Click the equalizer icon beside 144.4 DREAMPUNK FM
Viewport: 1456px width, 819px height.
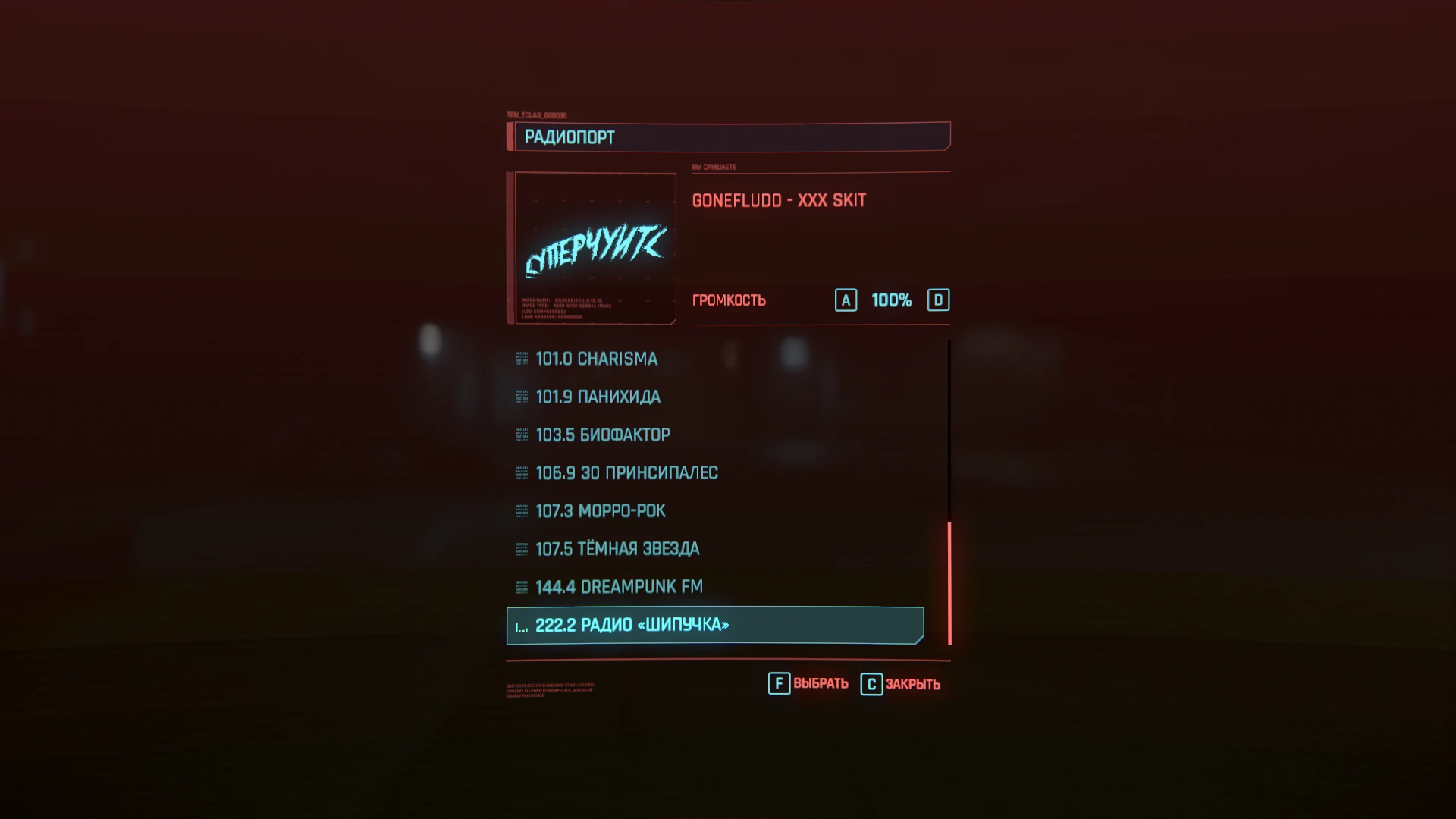tap(521, 586)
